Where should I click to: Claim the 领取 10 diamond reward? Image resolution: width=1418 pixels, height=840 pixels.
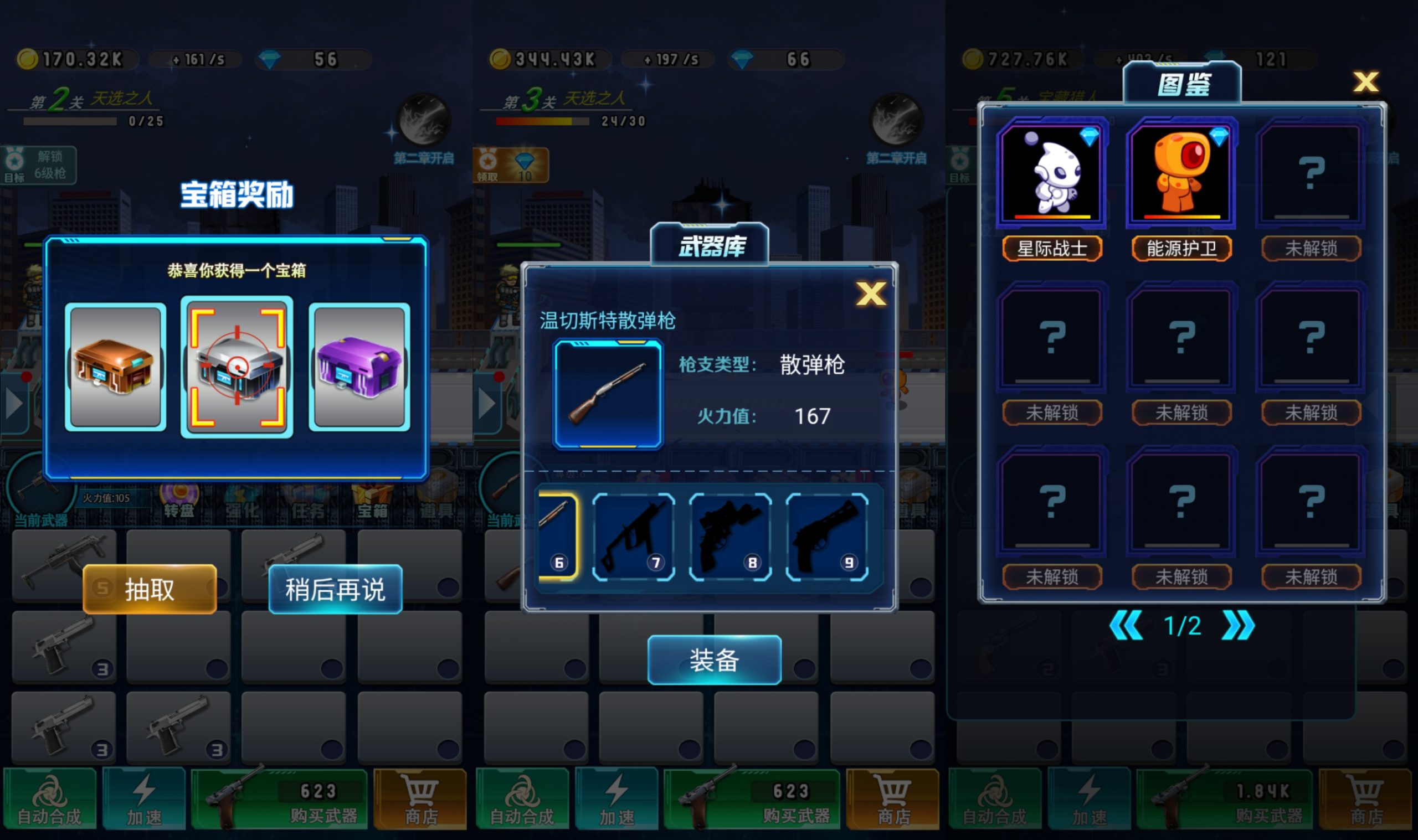(x=511, y=165)
